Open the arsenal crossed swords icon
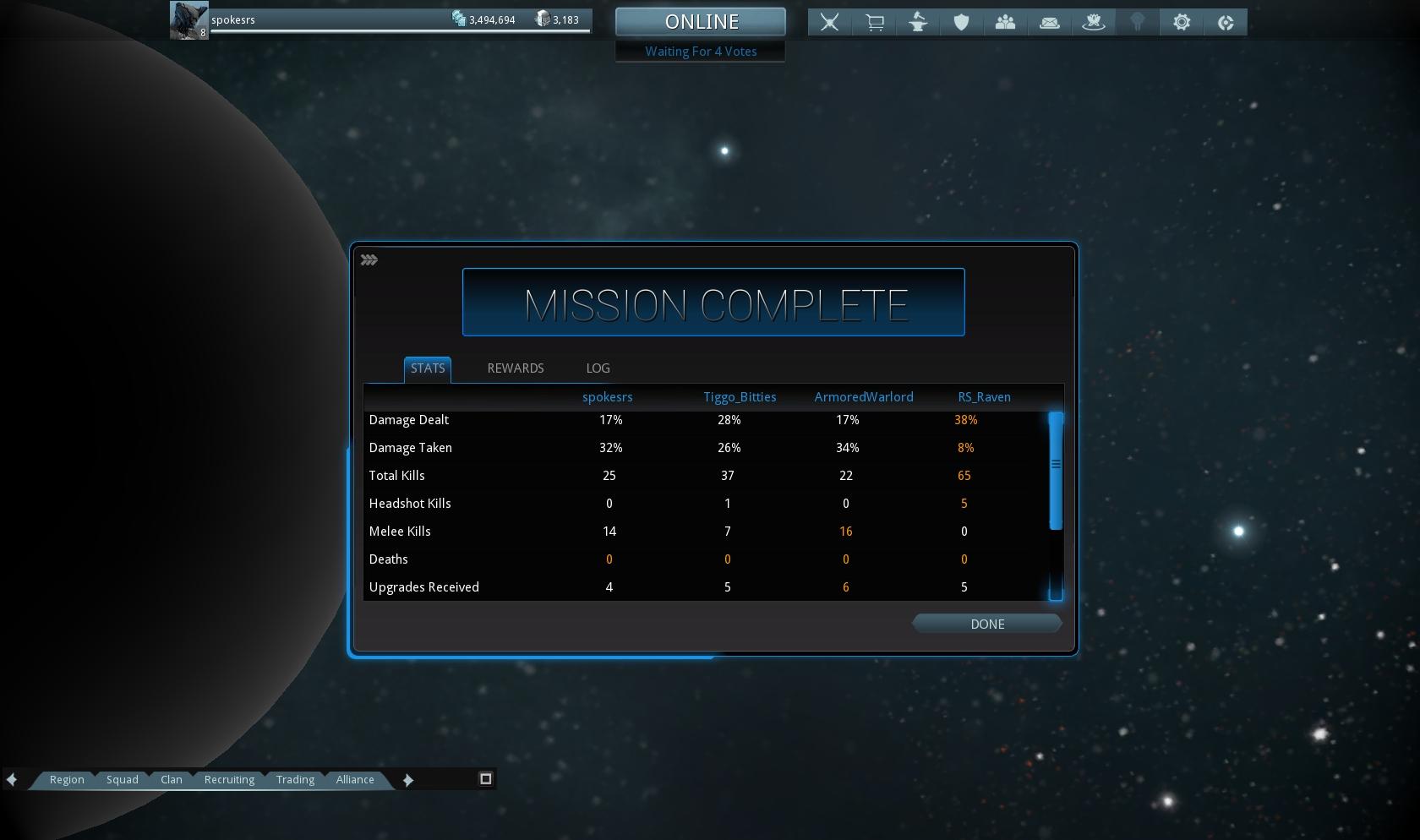 (x=830, y=23)
